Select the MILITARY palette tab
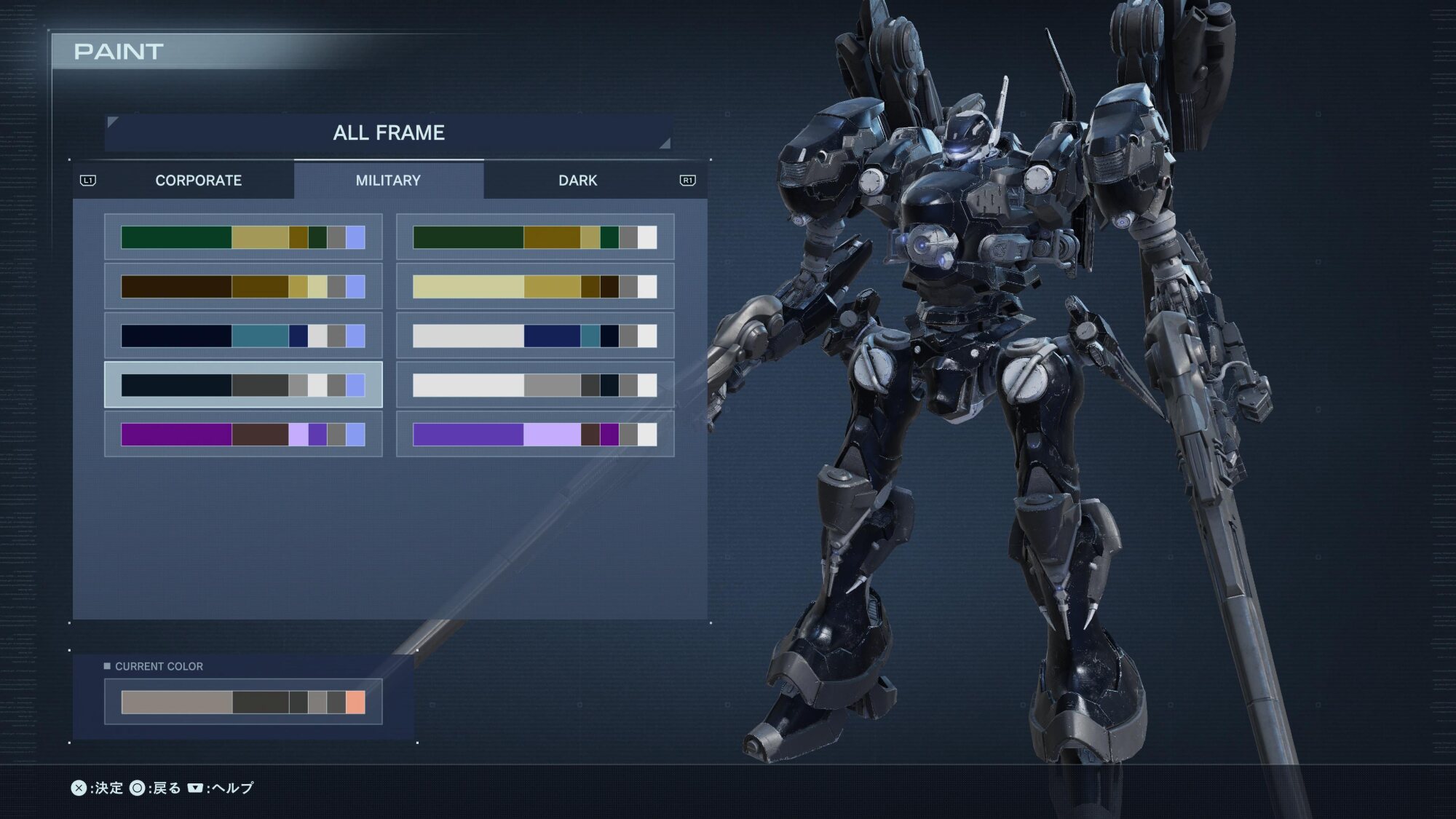This screenshot has height=819, width=1456. (x=388, y=181)
